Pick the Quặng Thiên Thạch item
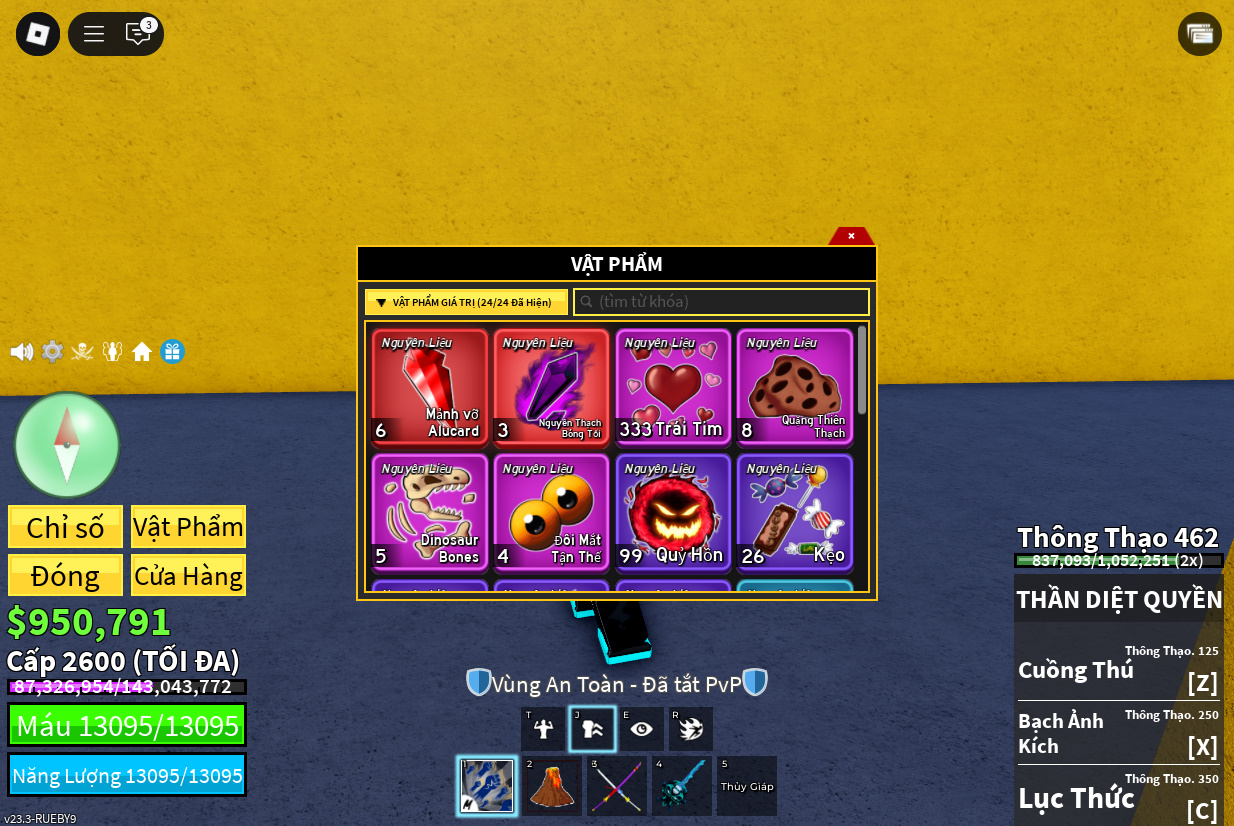 [795, 386]
